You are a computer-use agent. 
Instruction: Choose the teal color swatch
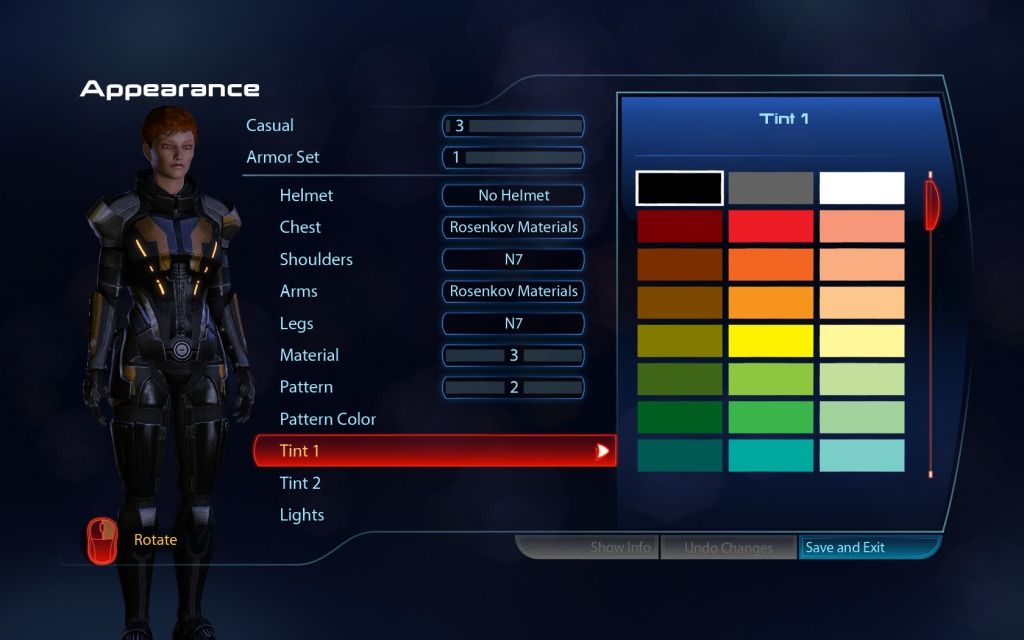pos(771,455)
